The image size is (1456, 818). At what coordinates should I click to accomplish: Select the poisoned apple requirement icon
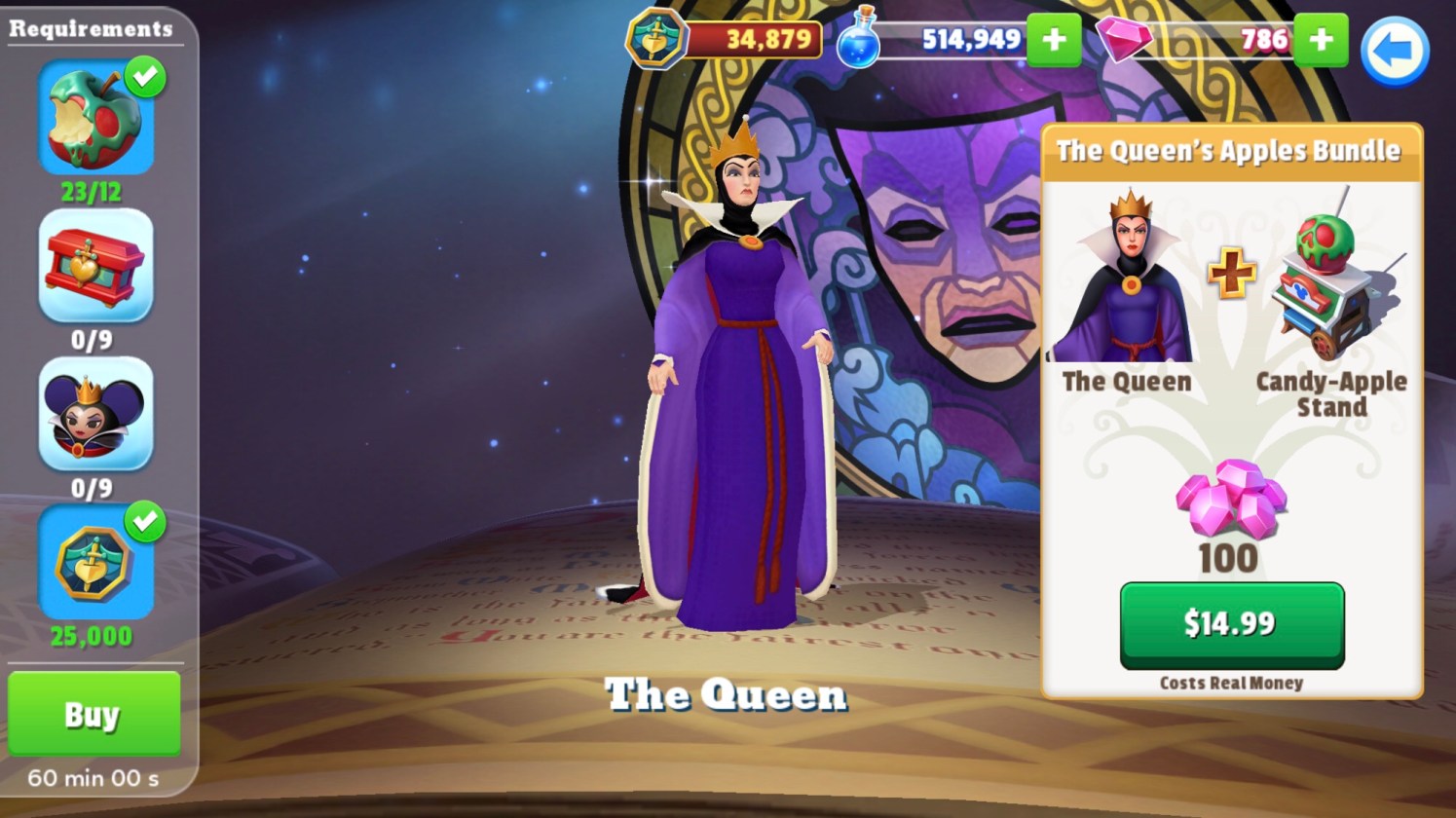coord(95,120)
